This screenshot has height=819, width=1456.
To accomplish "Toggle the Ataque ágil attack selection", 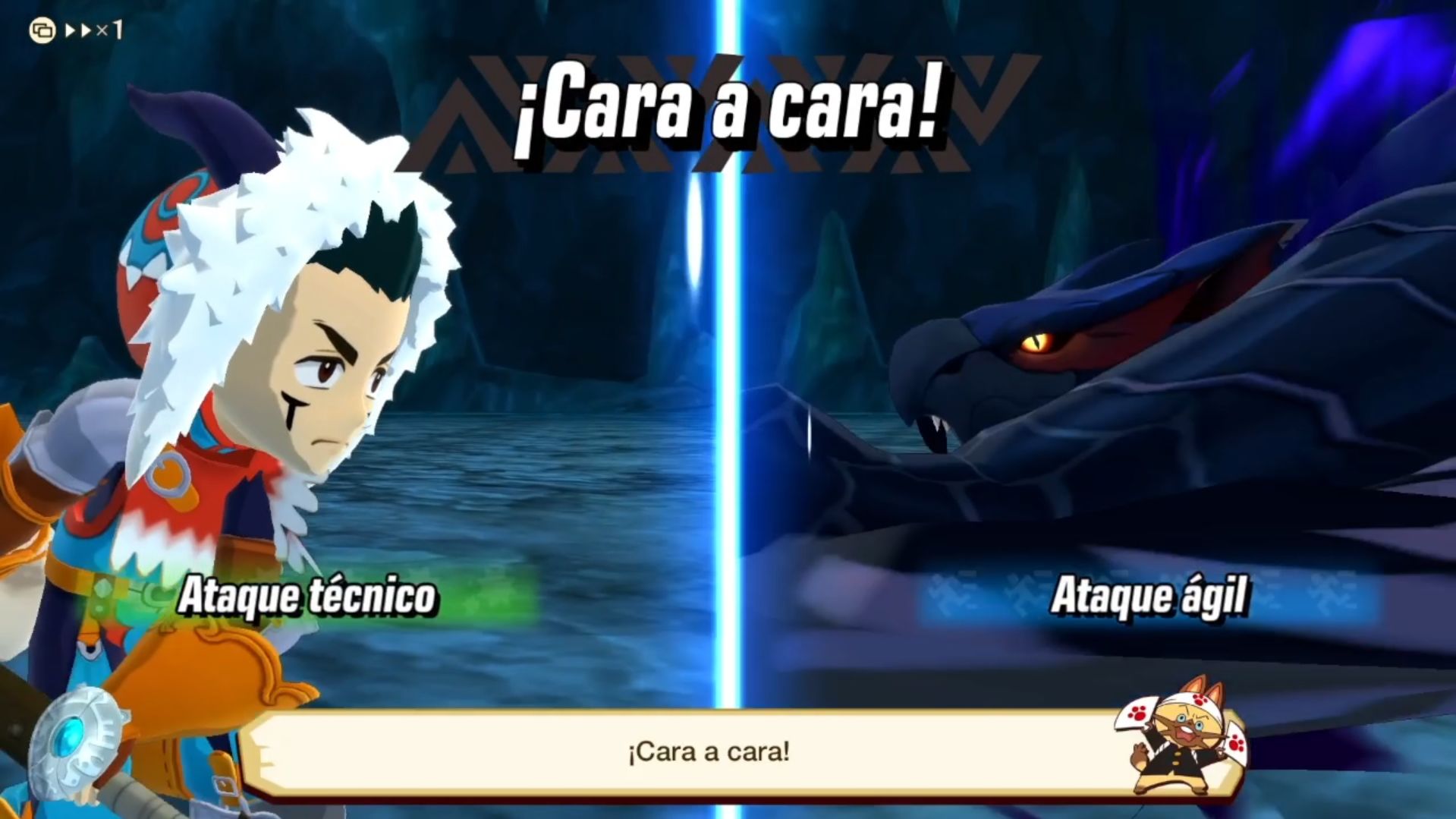I will tap(1150, 597).
